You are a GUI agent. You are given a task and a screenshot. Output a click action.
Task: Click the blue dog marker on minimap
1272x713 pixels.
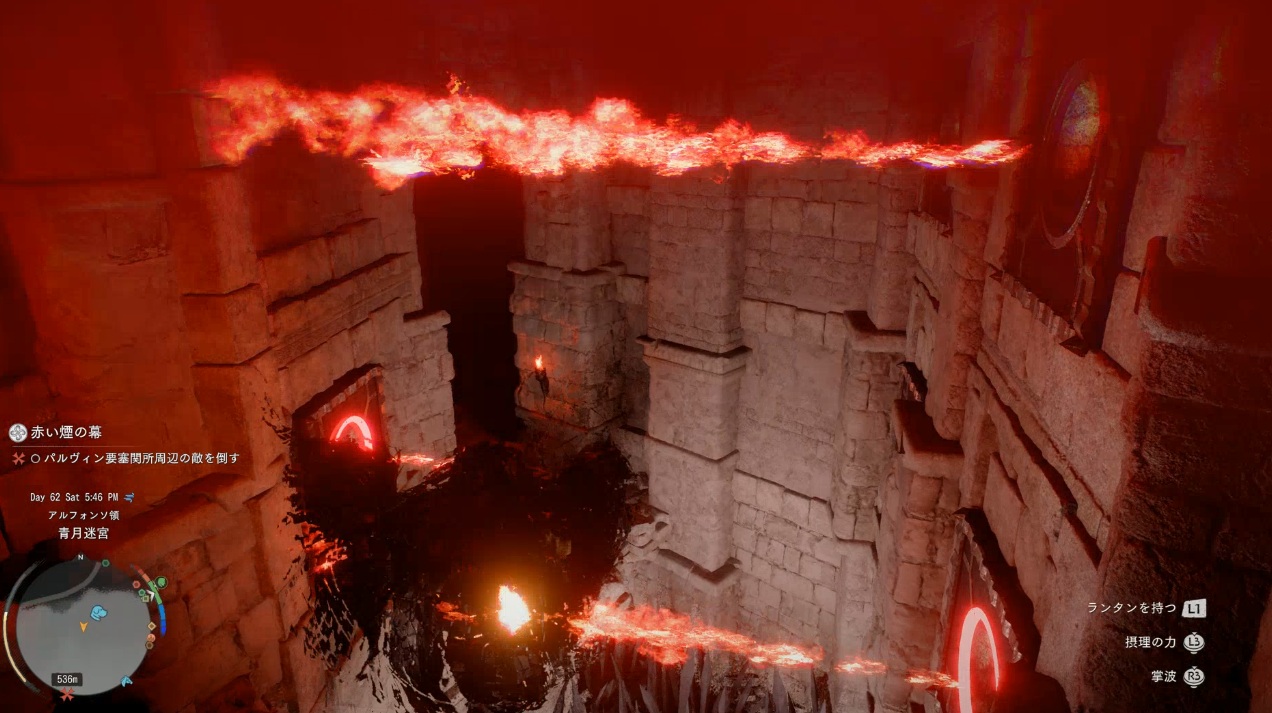coord(98,612)
